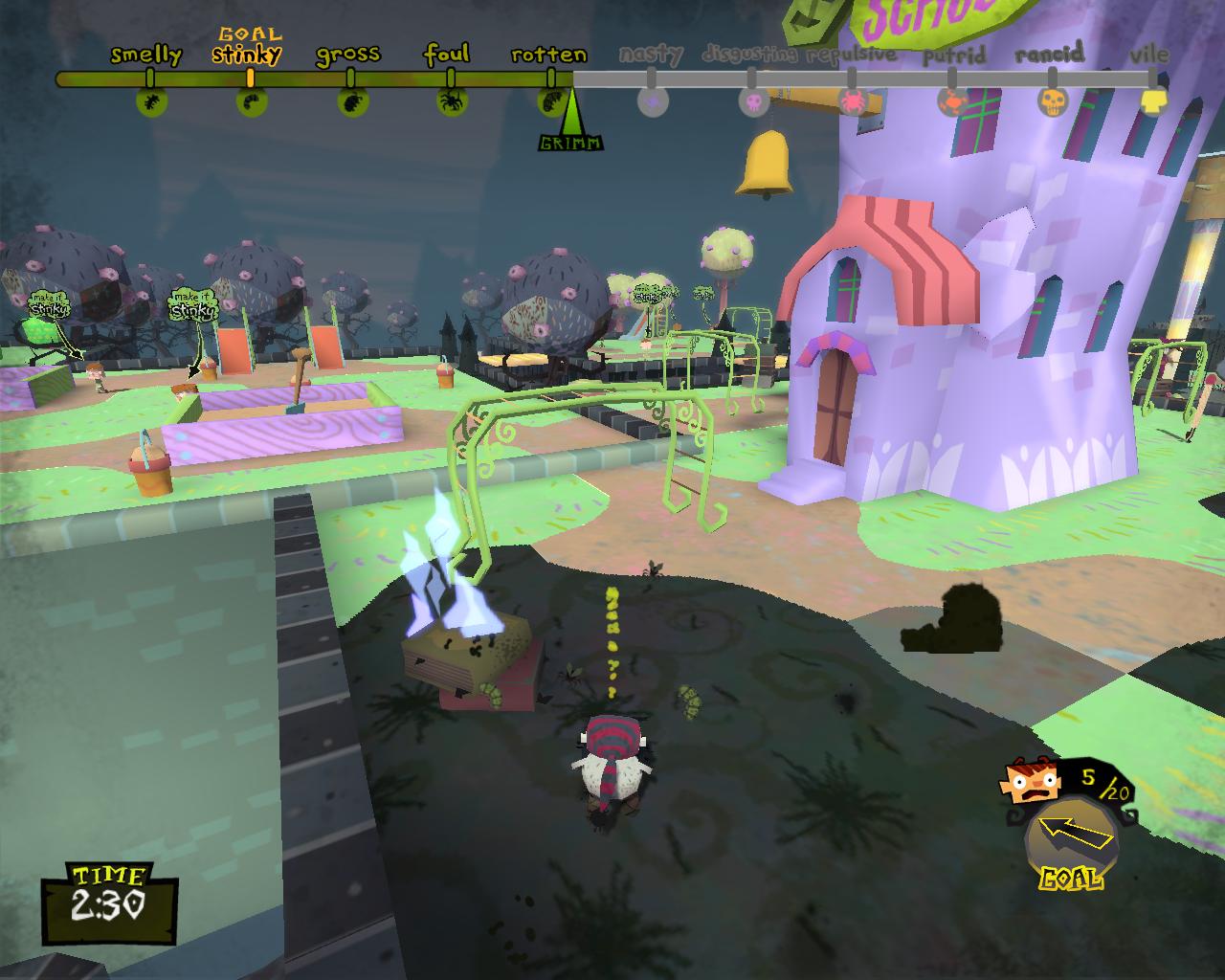Click the orange icon beneath the putrid label
The height and width of the screenshot is (980, 1225).
click(952, 100)
